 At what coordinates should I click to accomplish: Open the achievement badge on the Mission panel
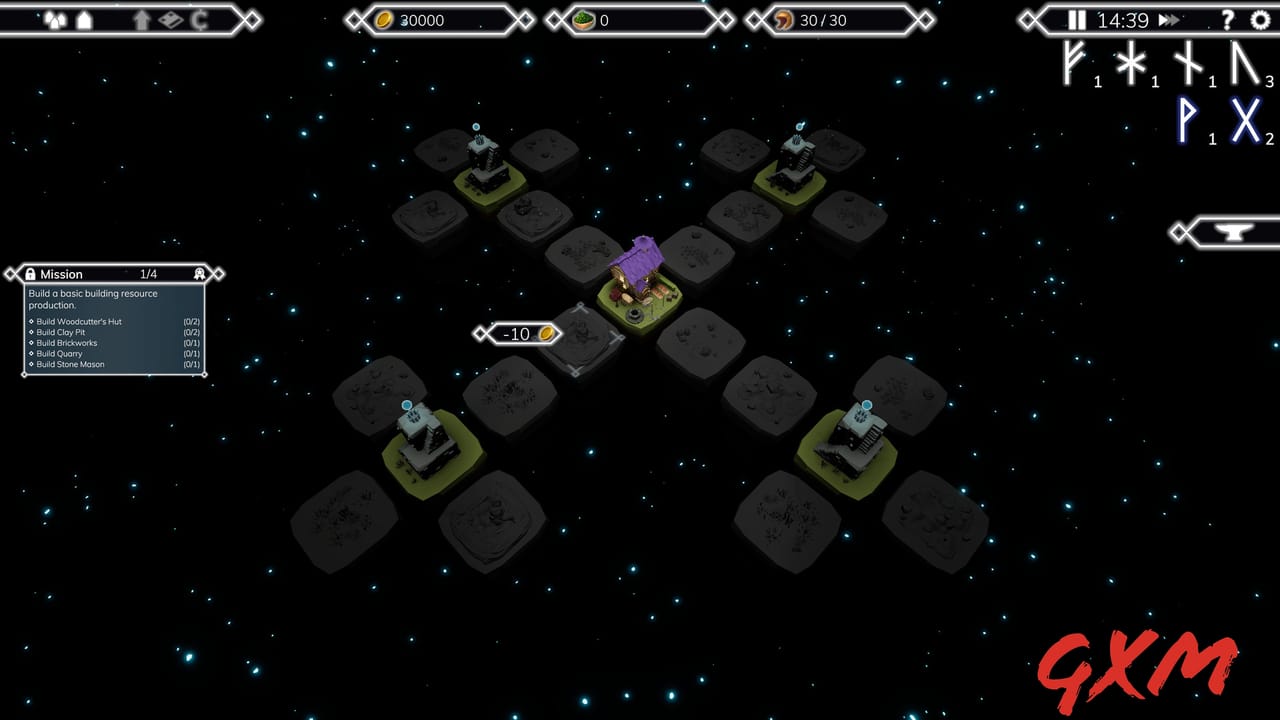click(x=200, y=274)
